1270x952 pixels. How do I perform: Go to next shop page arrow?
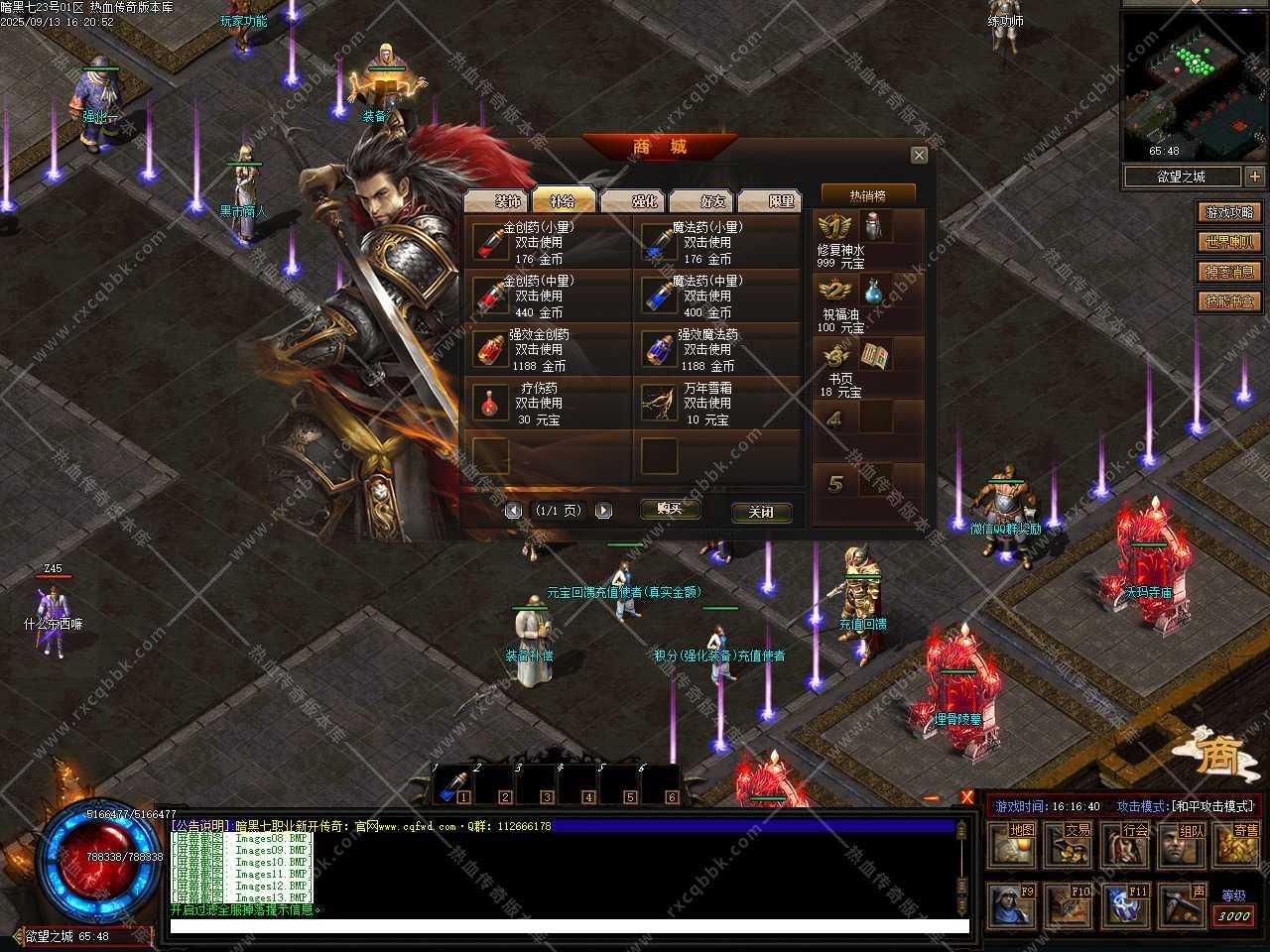[603, 511]
